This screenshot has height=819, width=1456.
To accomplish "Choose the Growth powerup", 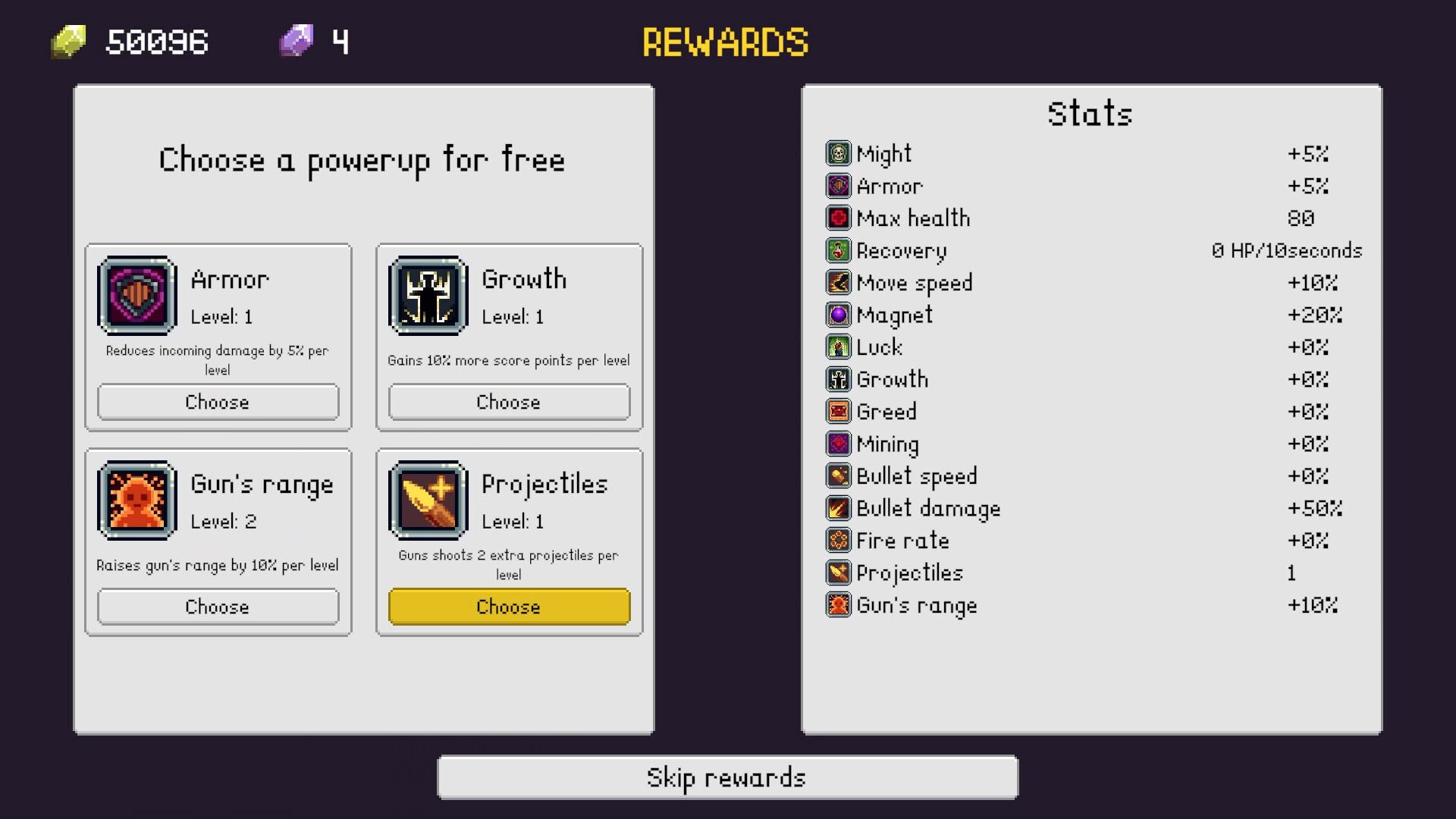I will (509, 402).
